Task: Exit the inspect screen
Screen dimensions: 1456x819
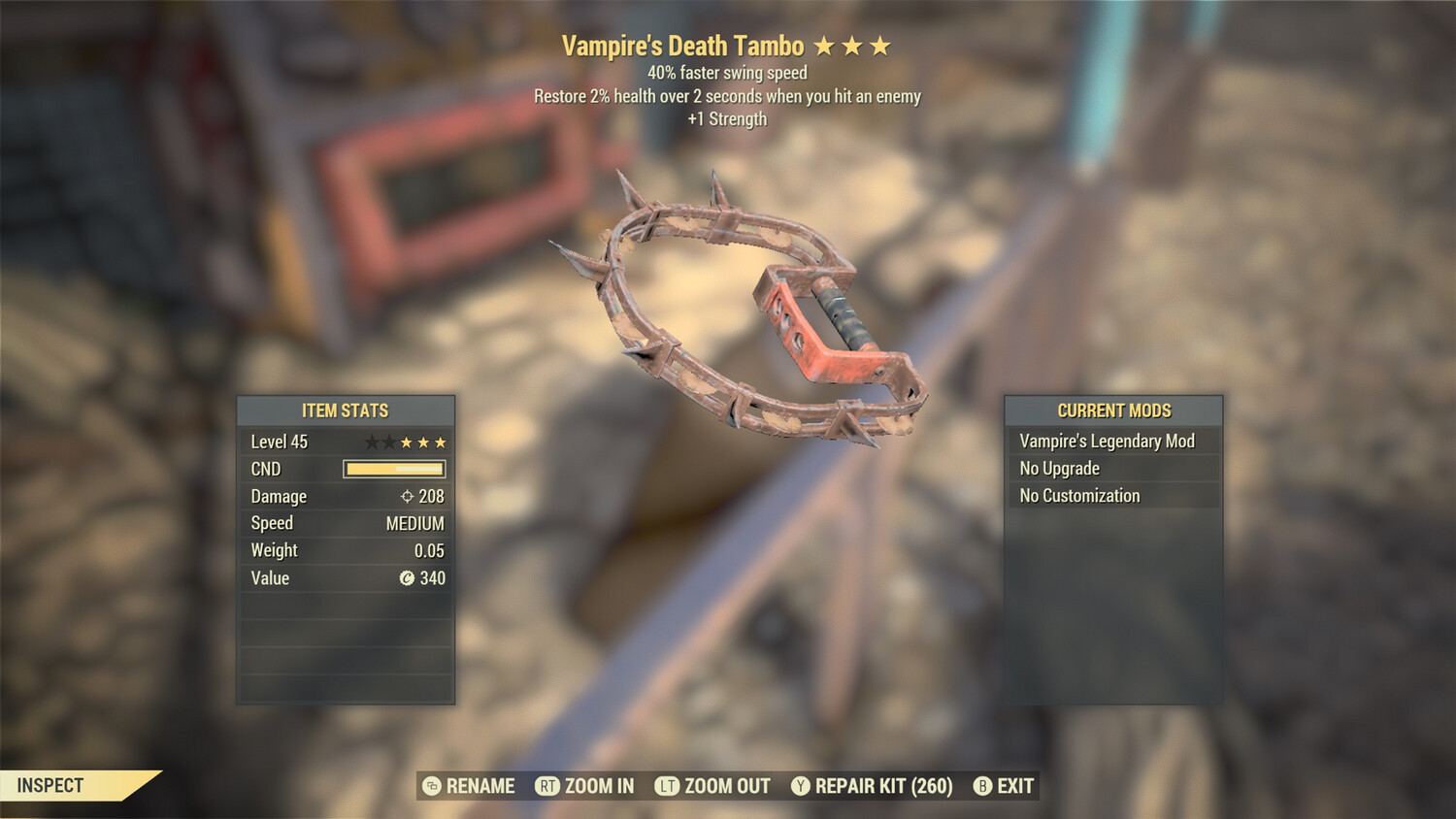Action: (x=1005, y=786)
